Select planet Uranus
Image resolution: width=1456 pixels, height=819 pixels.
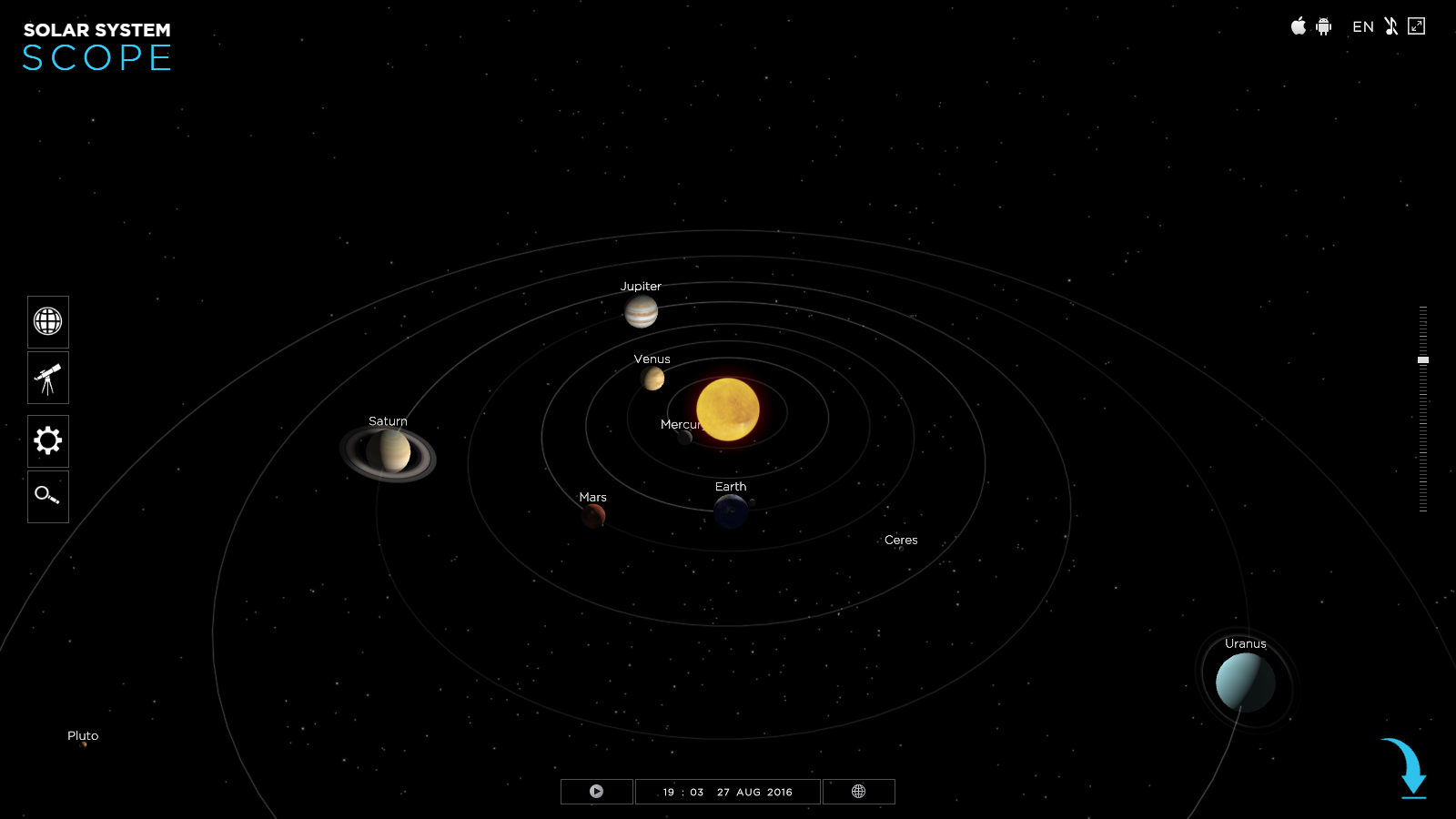(x=1245, y=682)
